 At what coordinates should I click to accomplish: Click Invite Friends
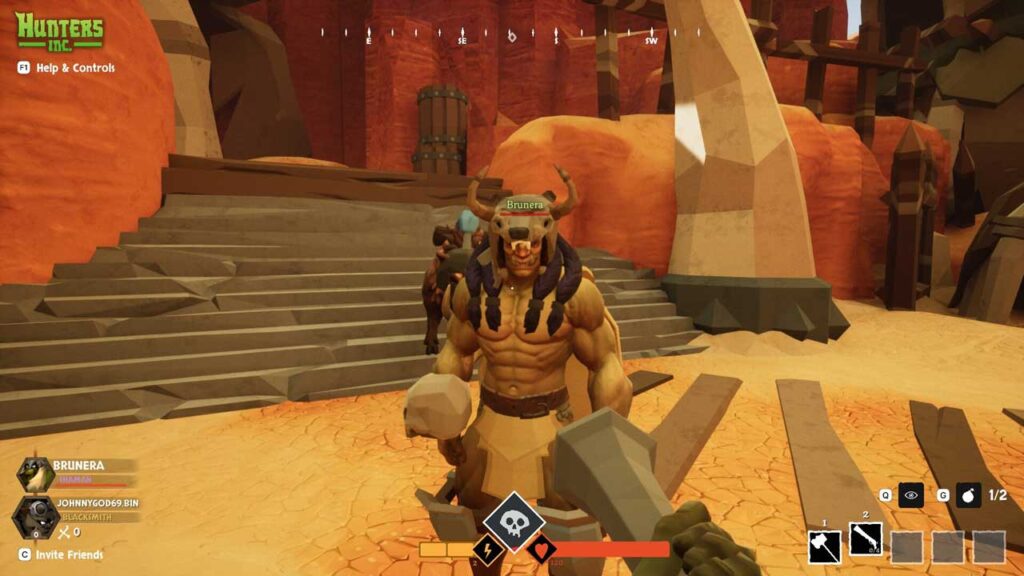pyautogui.click(x=62, y=554)
